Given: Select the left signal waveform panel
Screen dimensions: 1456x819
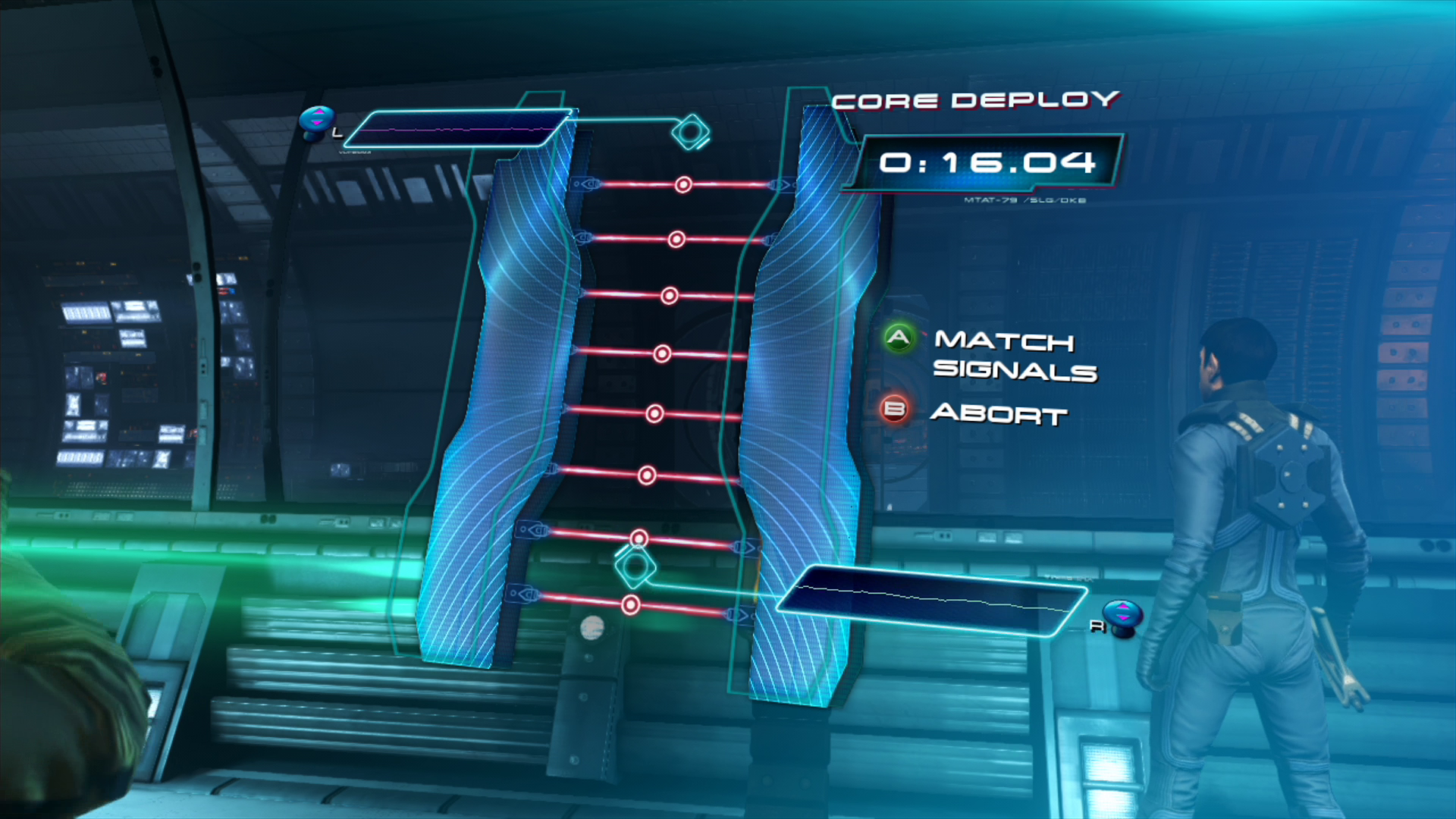Looking at the screenshot, I should tap(459, 129).
